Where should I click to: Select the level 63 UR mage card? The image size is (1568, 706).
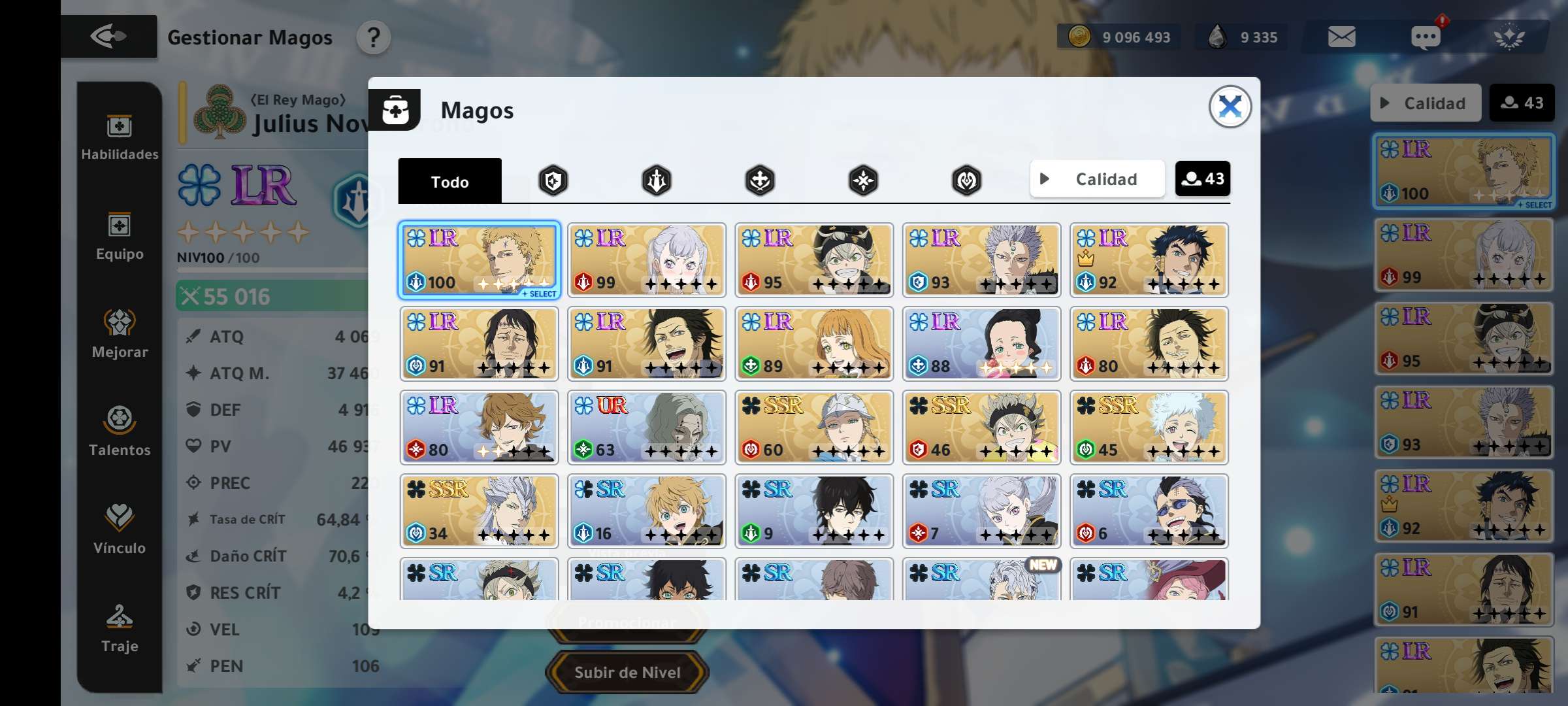pos(646,428)
